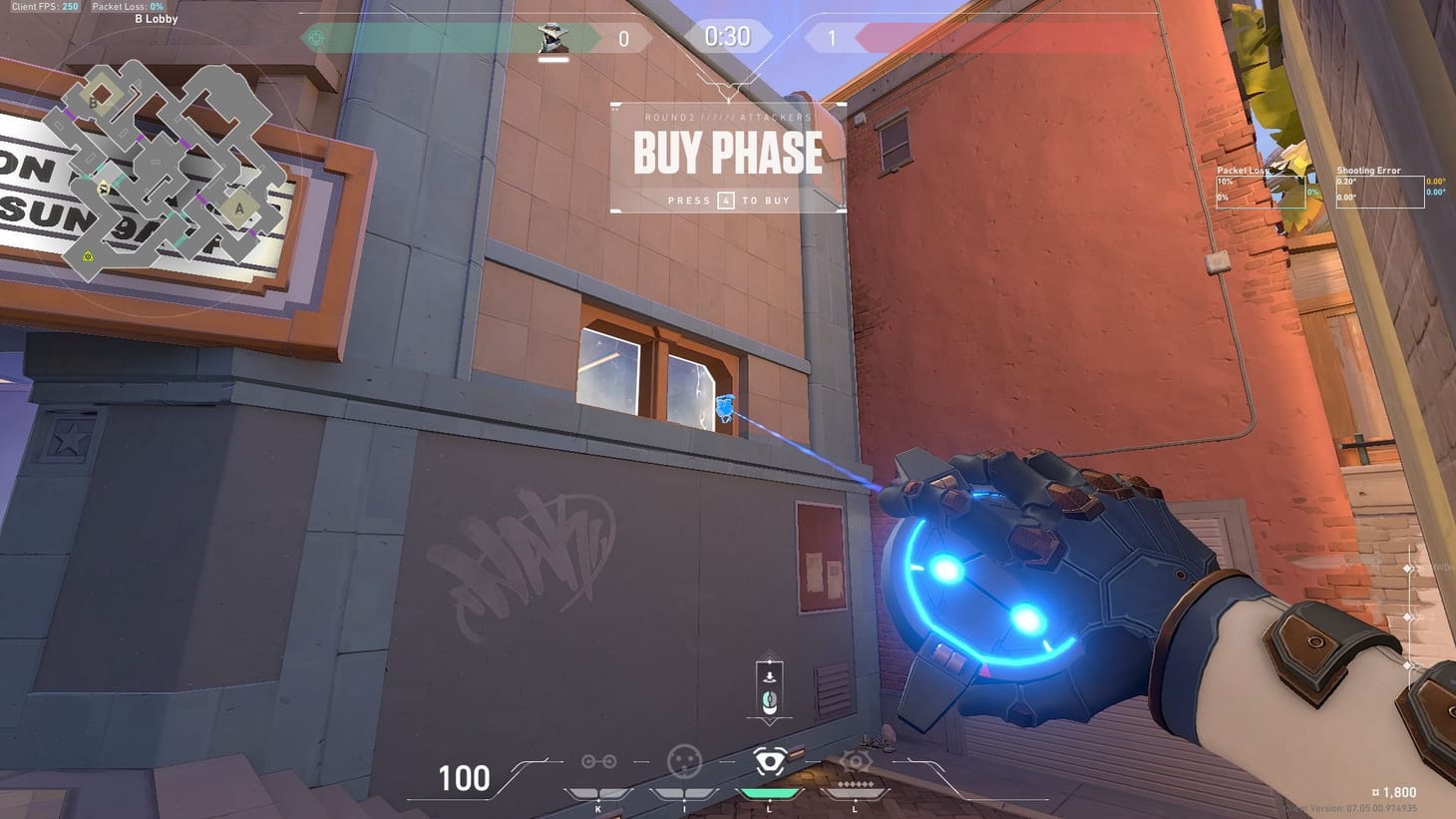The height and width of the screenshot is (819, 1456).
Task: Click the round timer showing 0:30
Action: pos(728,37)
